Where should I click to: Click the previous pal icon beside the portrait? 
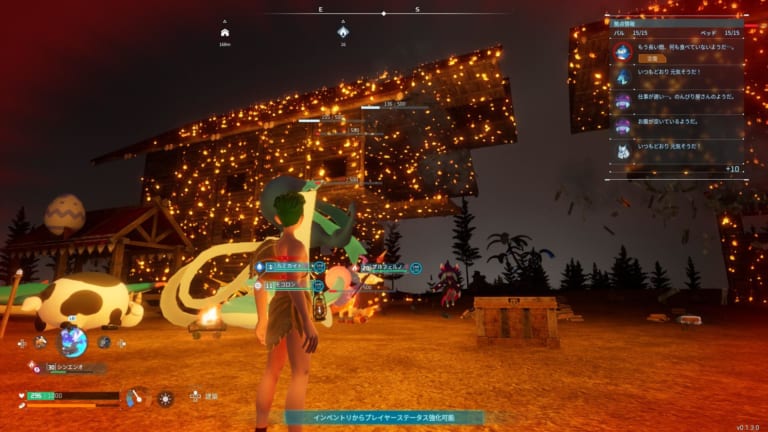point(40,342)
